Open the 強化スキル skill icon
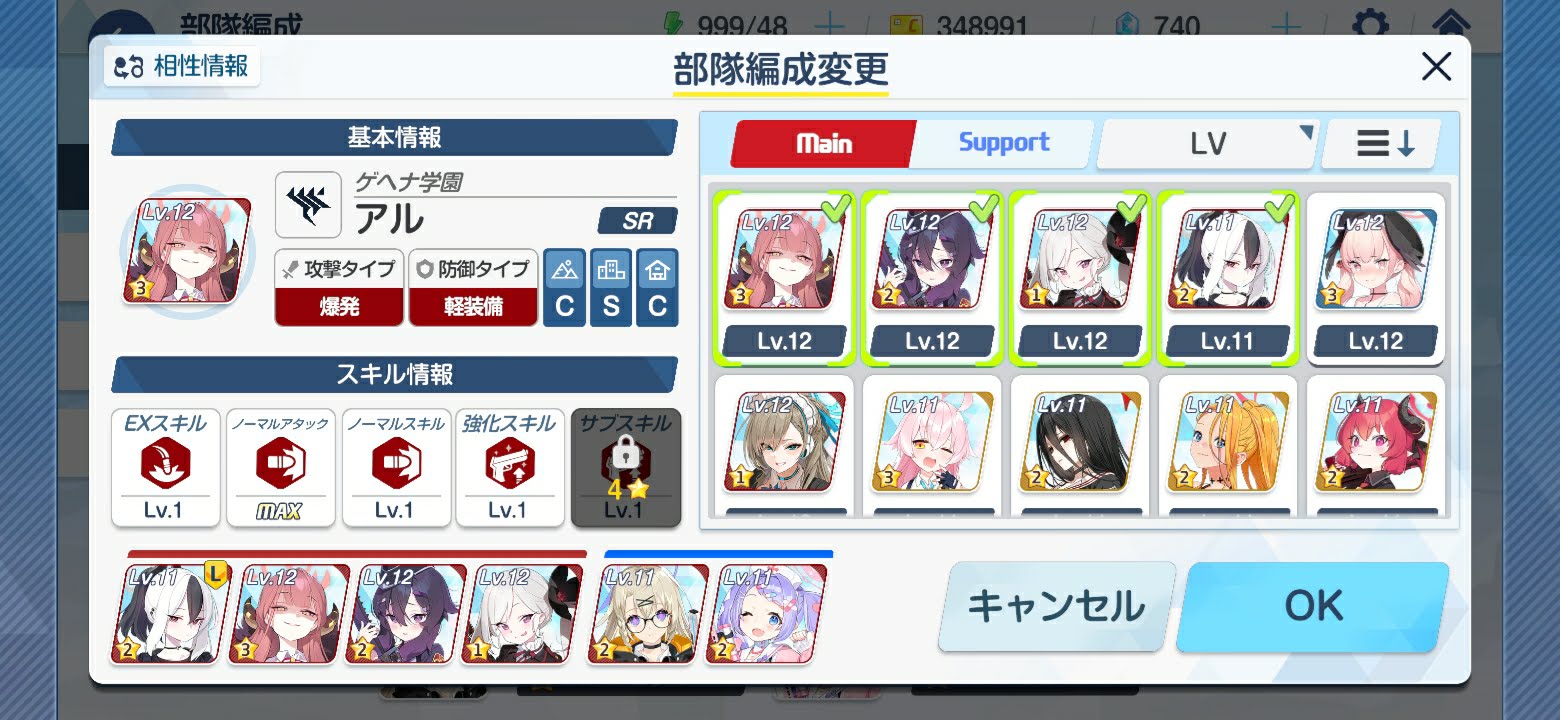The image size is (1560, 720). (510, 468)
